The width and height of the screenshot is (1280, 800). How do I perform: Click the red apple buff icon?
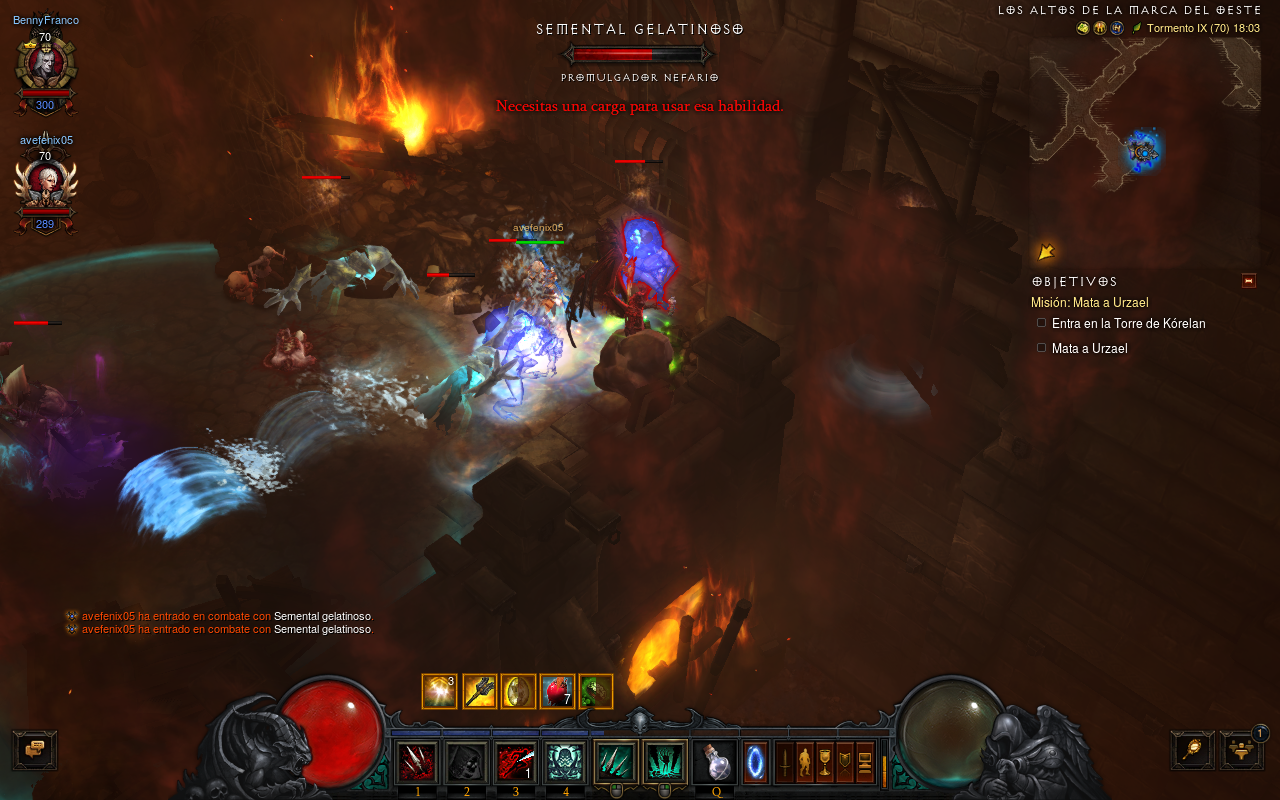(556, 691)
